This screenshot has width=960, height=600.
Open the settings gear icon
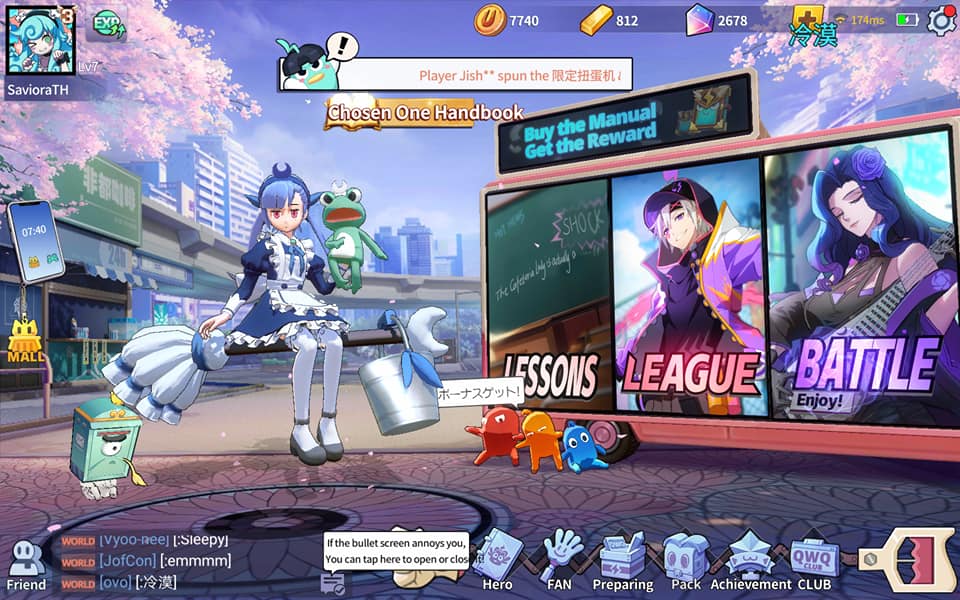(941, 20)
